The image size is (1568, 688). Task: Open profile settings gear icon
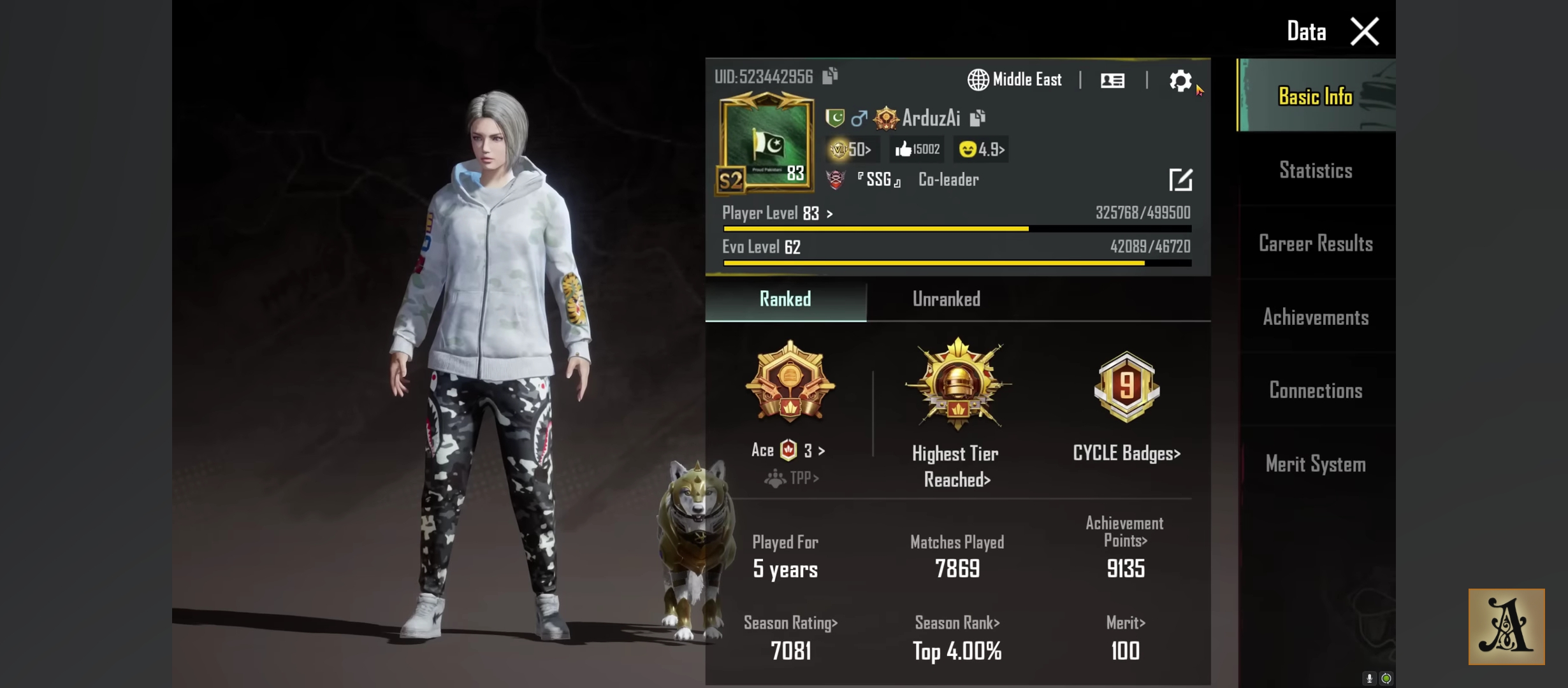pos(1180,81)
